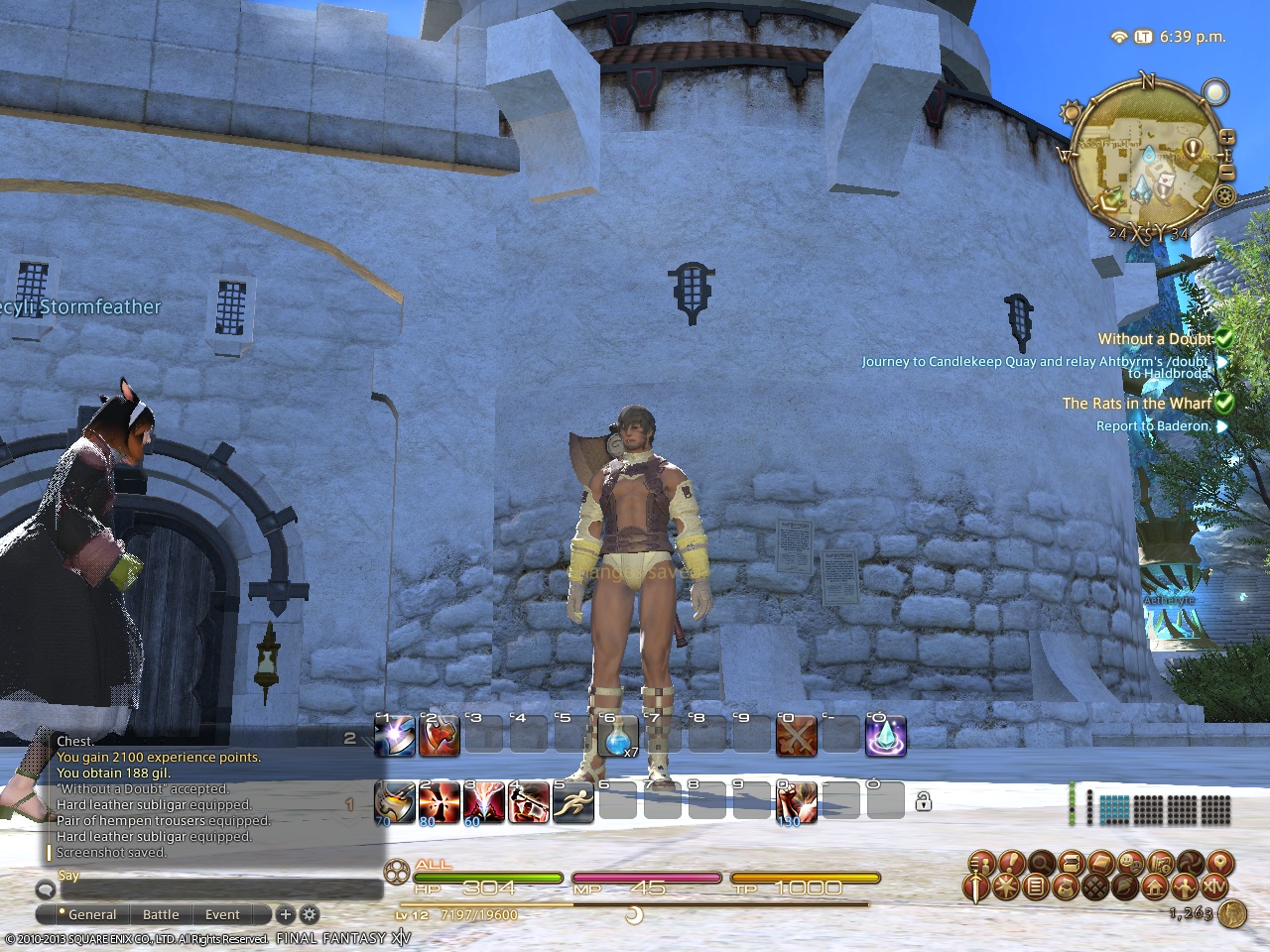This screenshot has width=1270, height=952.
Task: Select the 'Without a Doubt' quest tracker entry
Action: tap(1155, 339)
